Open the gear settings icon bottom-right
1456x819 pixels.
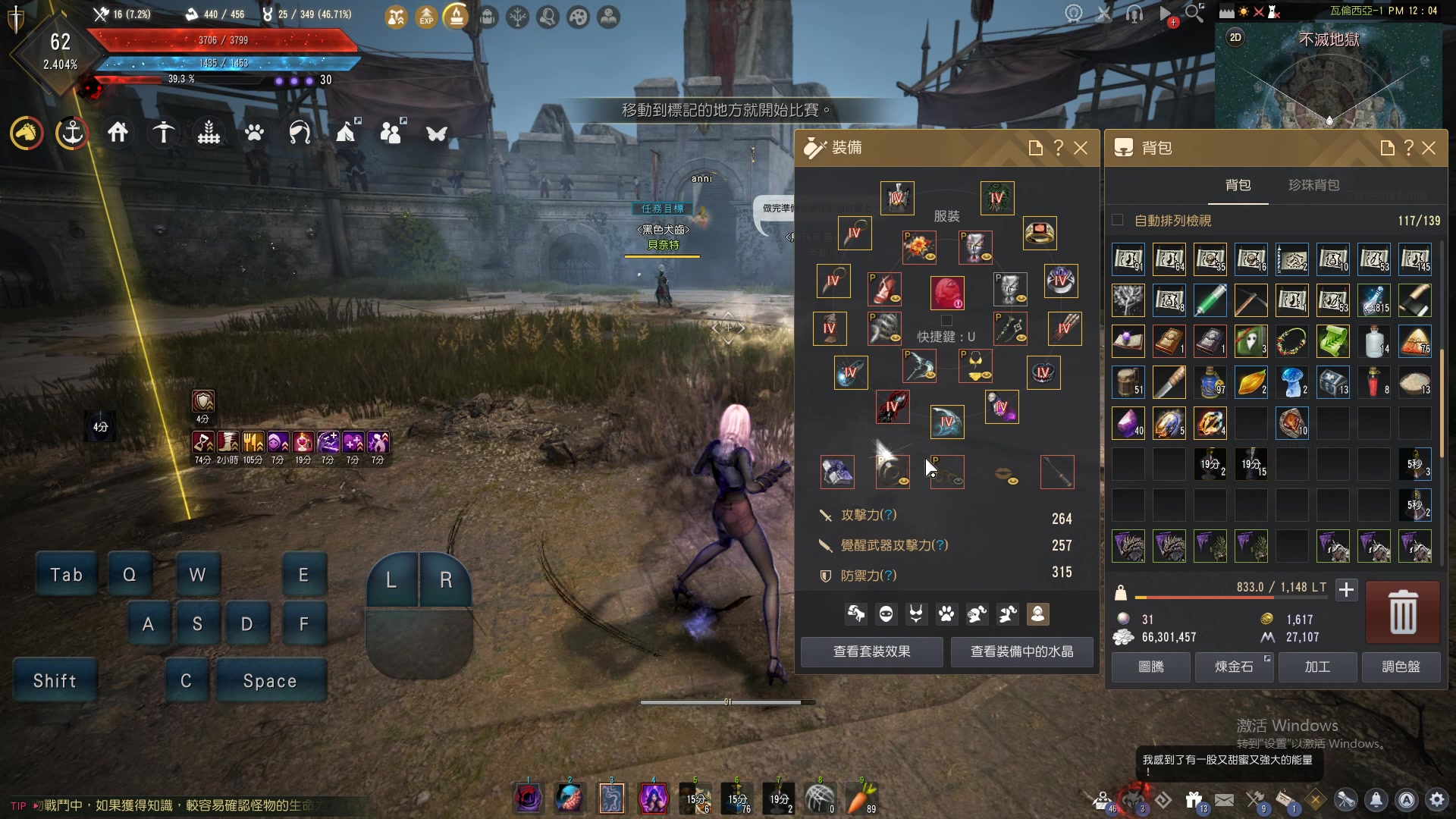pos(1437,800)
